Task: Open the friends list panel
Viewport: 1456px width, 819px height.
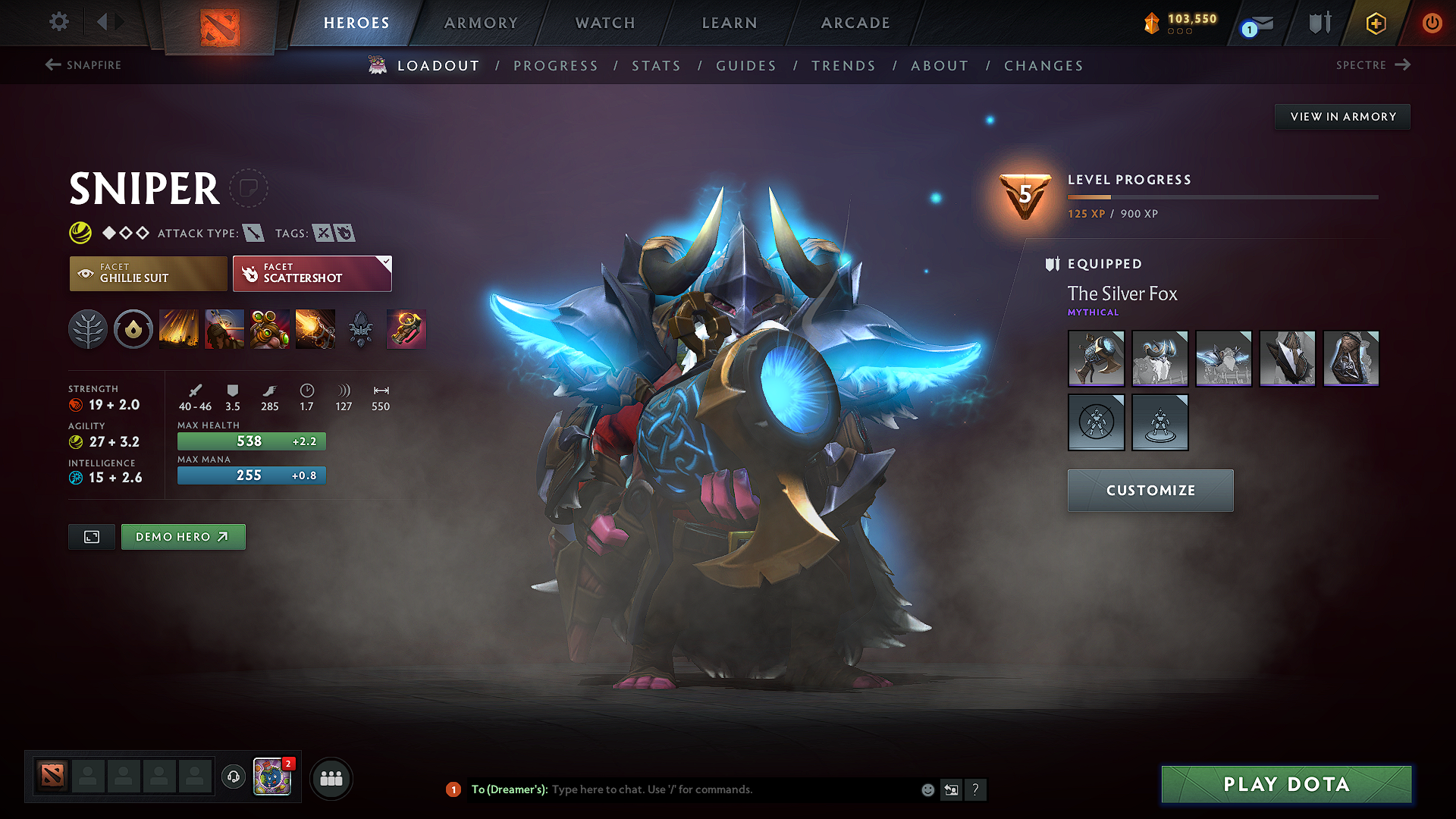Action: [331, 777]
